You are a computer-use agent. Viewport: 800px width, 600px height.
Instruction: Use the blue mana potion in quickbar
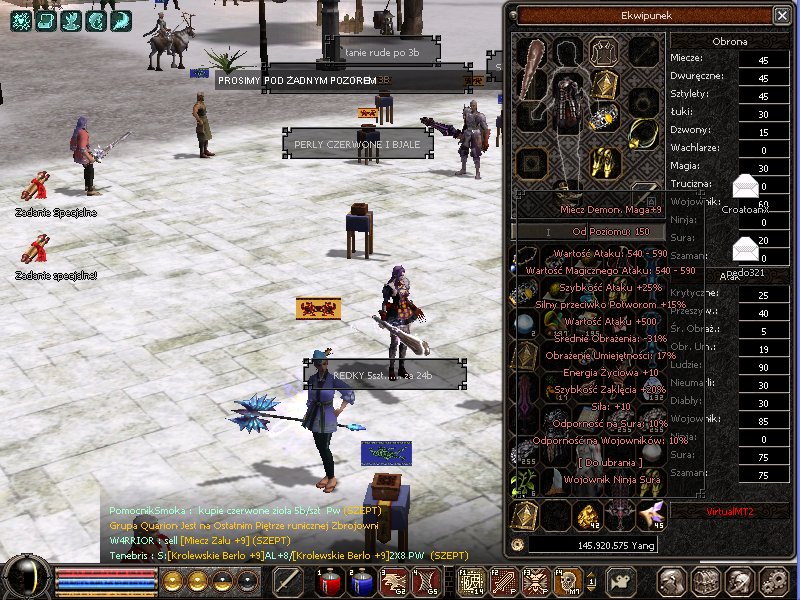click(x=361, y=580)
